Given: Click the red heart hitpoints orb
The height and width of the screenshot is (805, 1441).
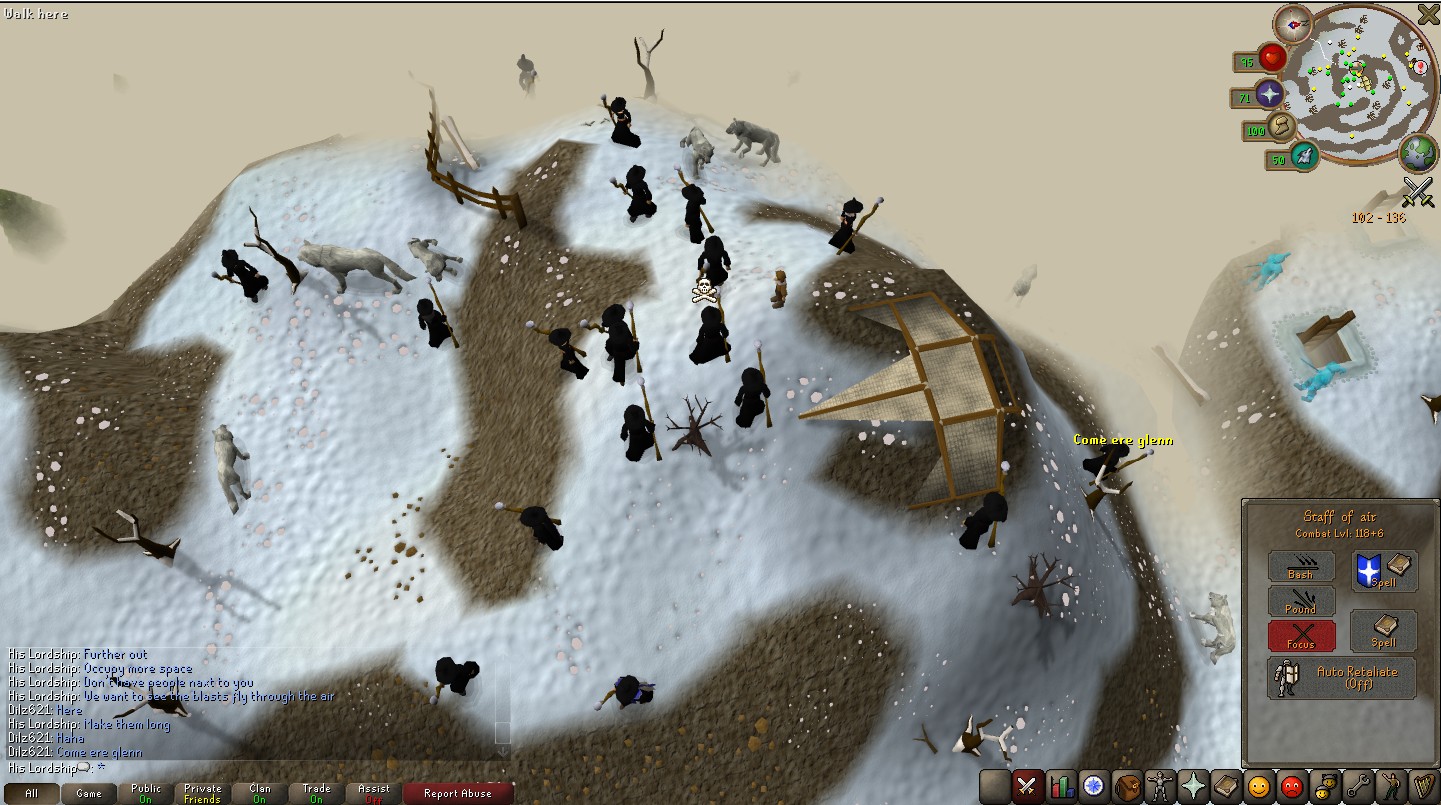Looking at the screenshot, I should point(1273,58).
